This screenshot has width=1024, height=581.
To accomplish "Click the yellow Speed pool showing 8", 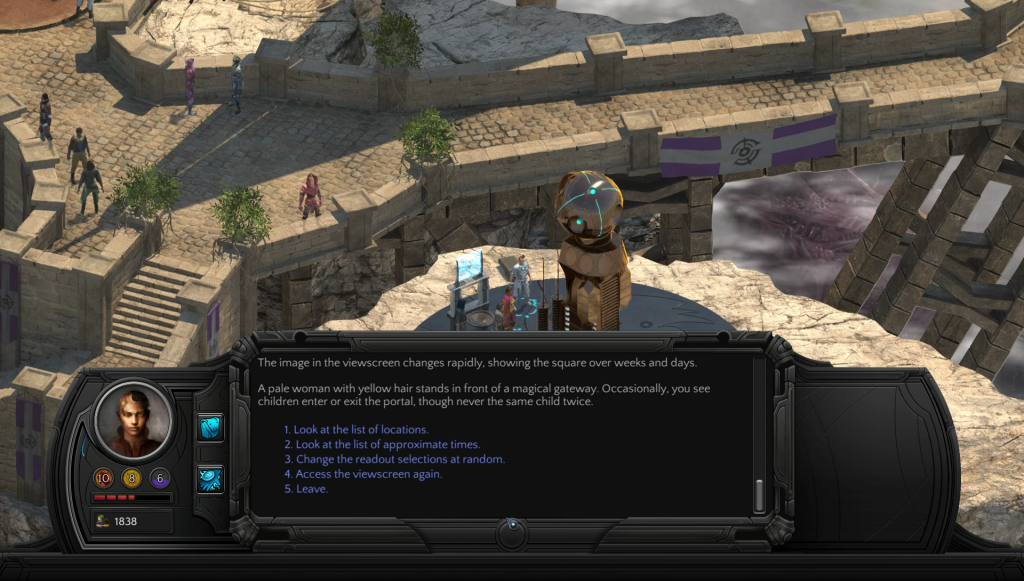I will 131,478.
